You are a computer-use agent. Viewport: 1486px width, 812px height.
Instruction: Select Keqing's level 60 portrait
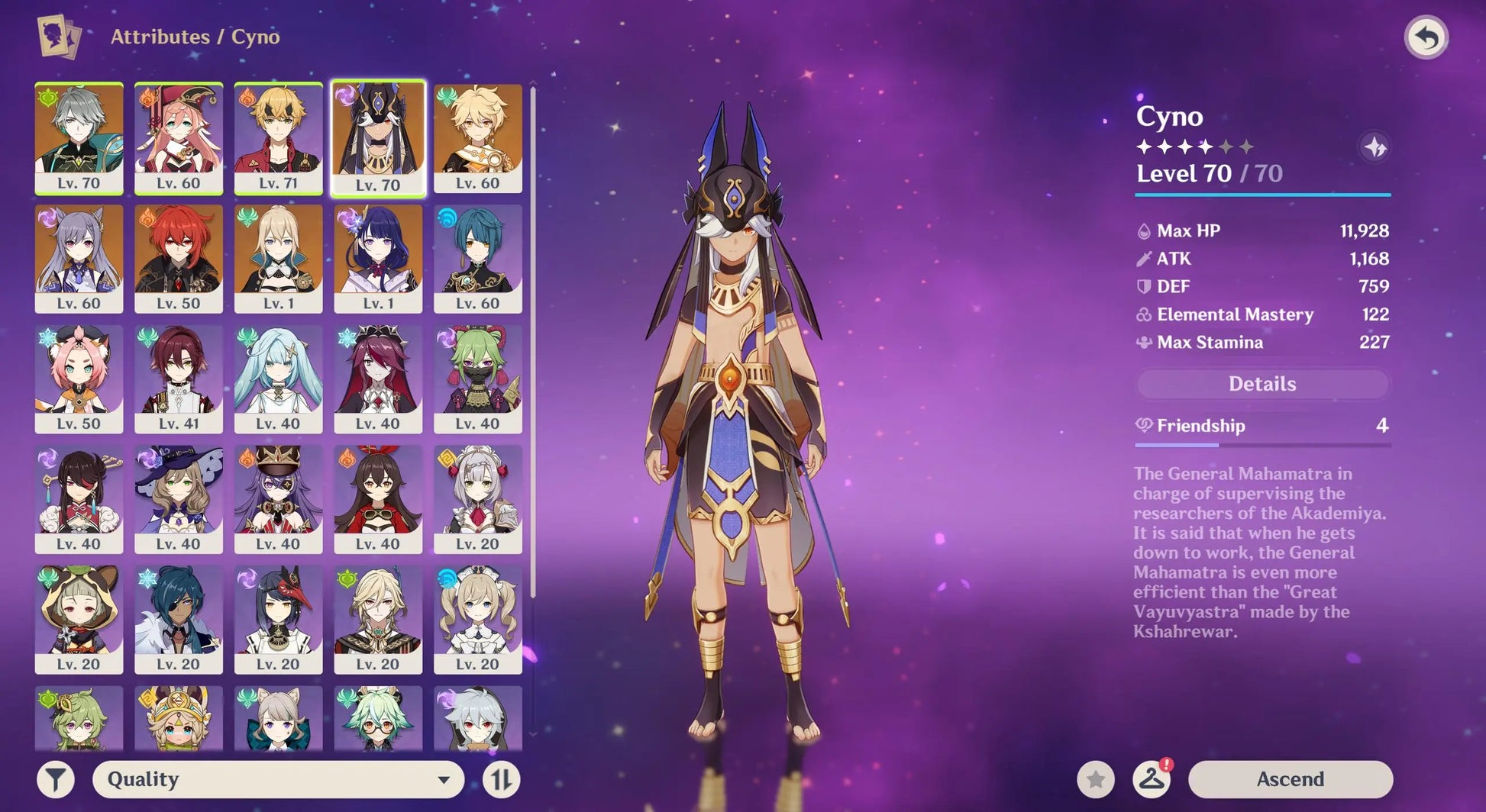click(x=79, y=258)
